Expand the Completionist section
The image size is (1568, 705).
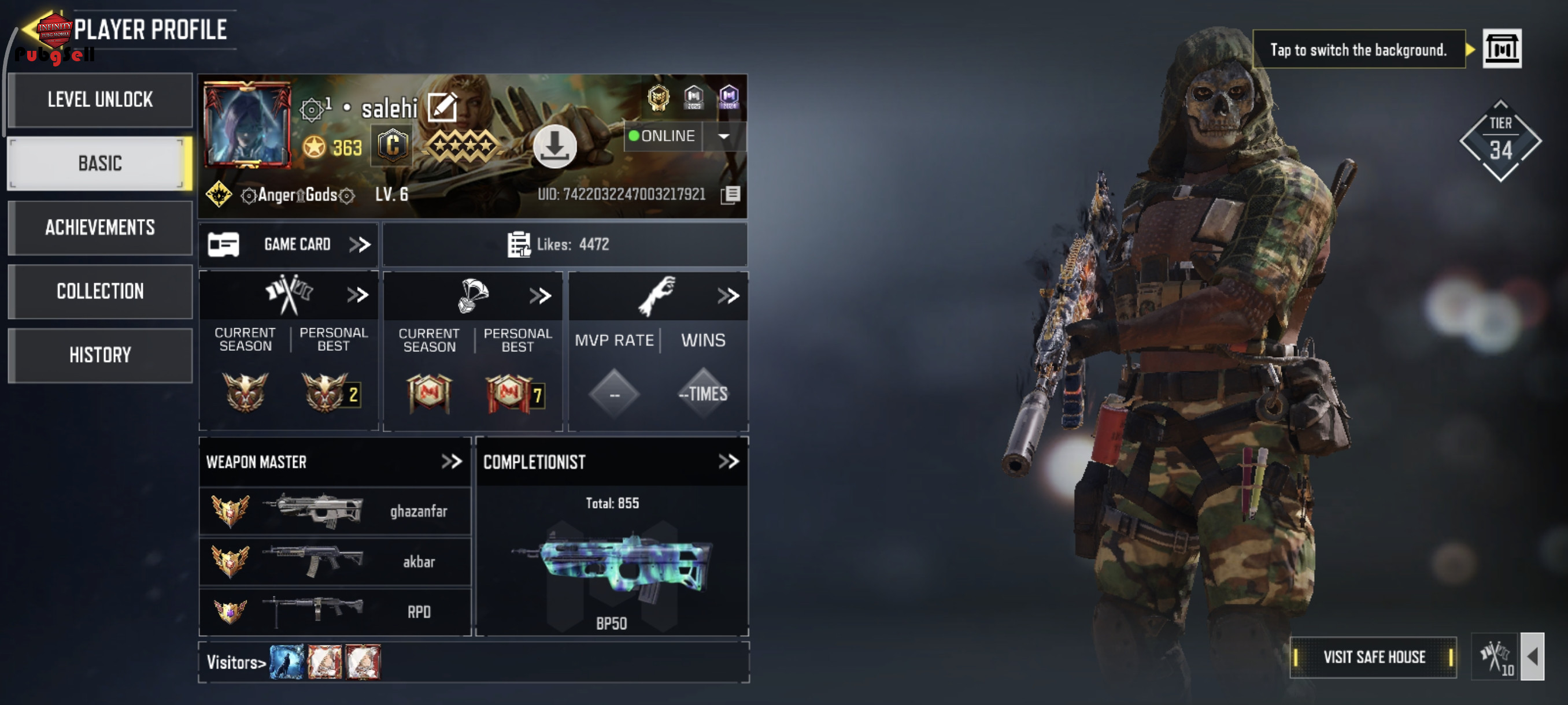(x=728, y=462)
